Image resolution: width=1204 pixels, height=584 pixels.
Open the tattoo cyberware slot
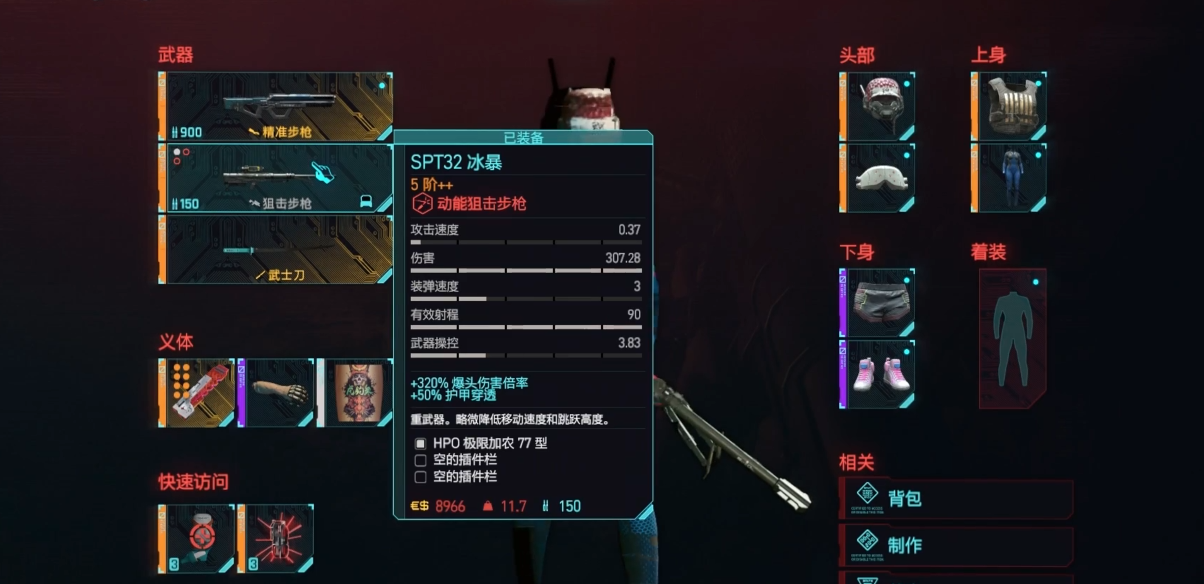coord(356,393)
